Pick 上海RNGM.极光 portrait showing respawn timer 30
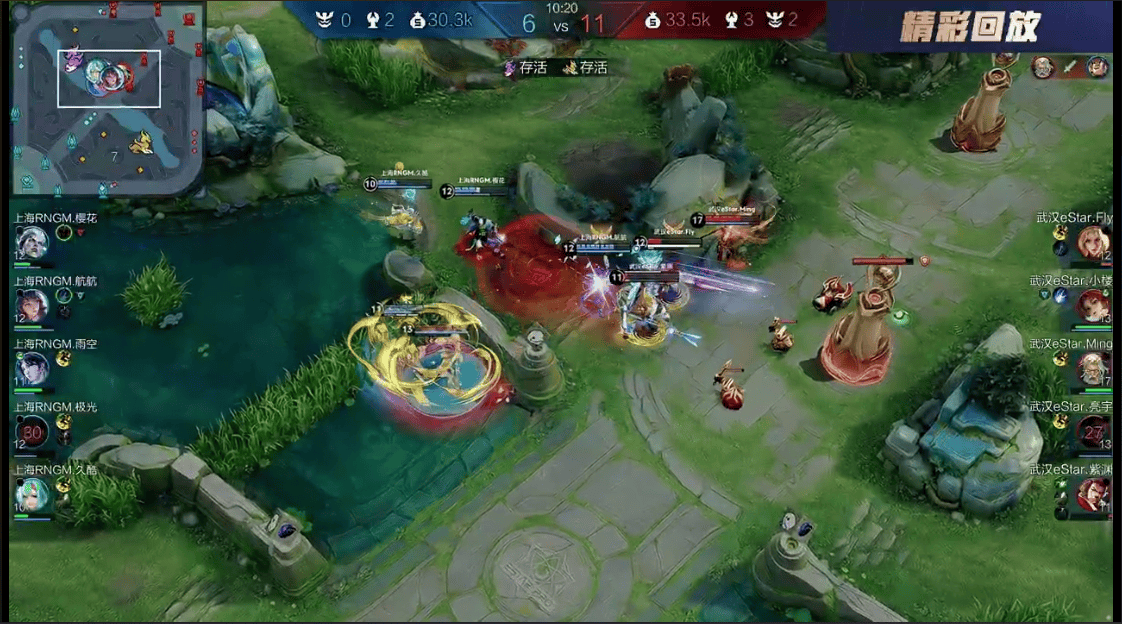Viewport: 1122px width, 624px height. tap(32, 432)
